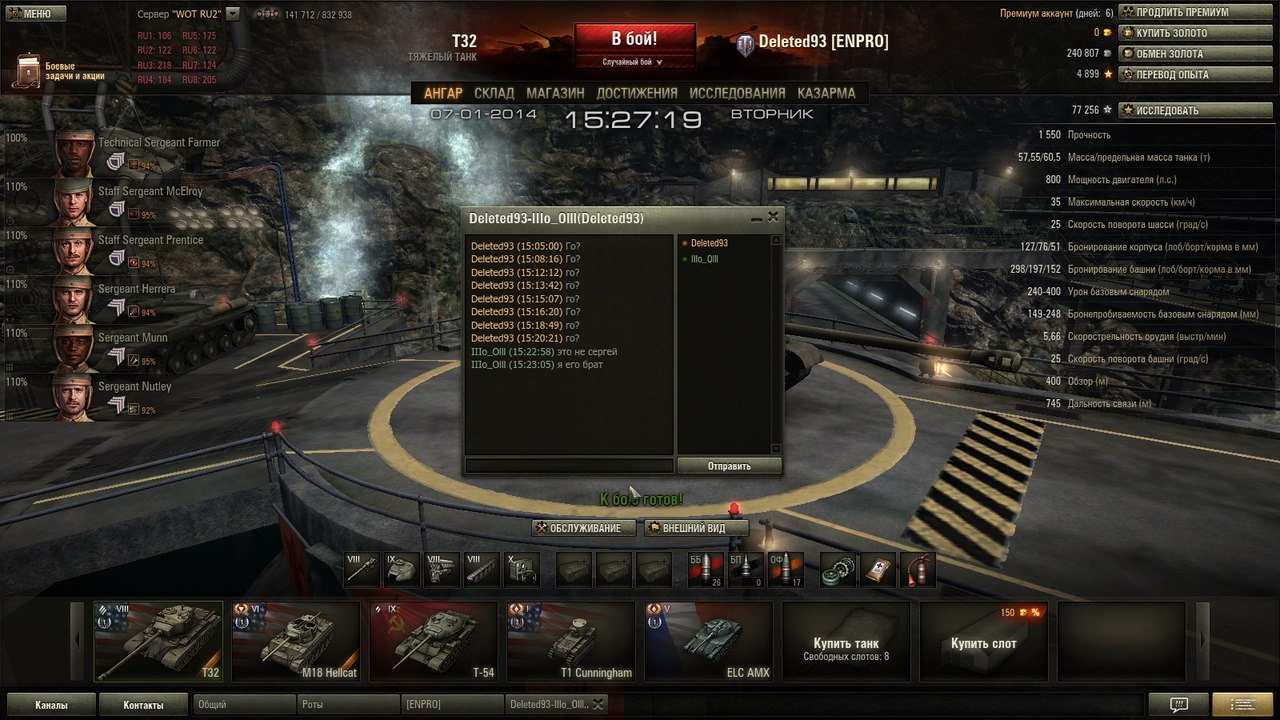
Task: Click the chat message input field
Action: coord(569,466)
